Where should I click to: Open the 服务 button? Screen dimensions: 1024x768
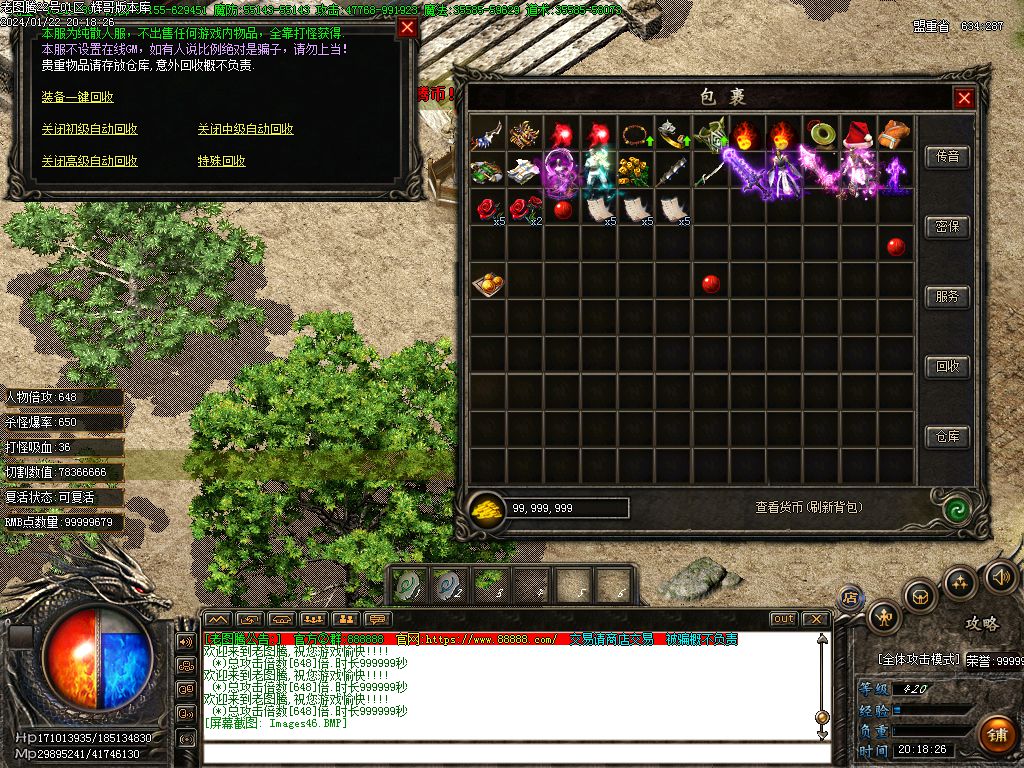click(947, 297)
